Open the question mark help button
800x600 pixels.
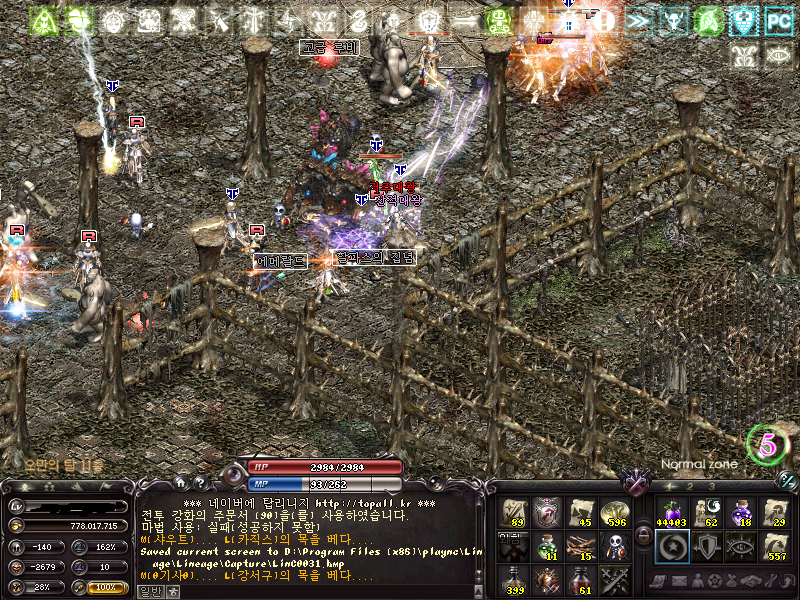[198, 484]
